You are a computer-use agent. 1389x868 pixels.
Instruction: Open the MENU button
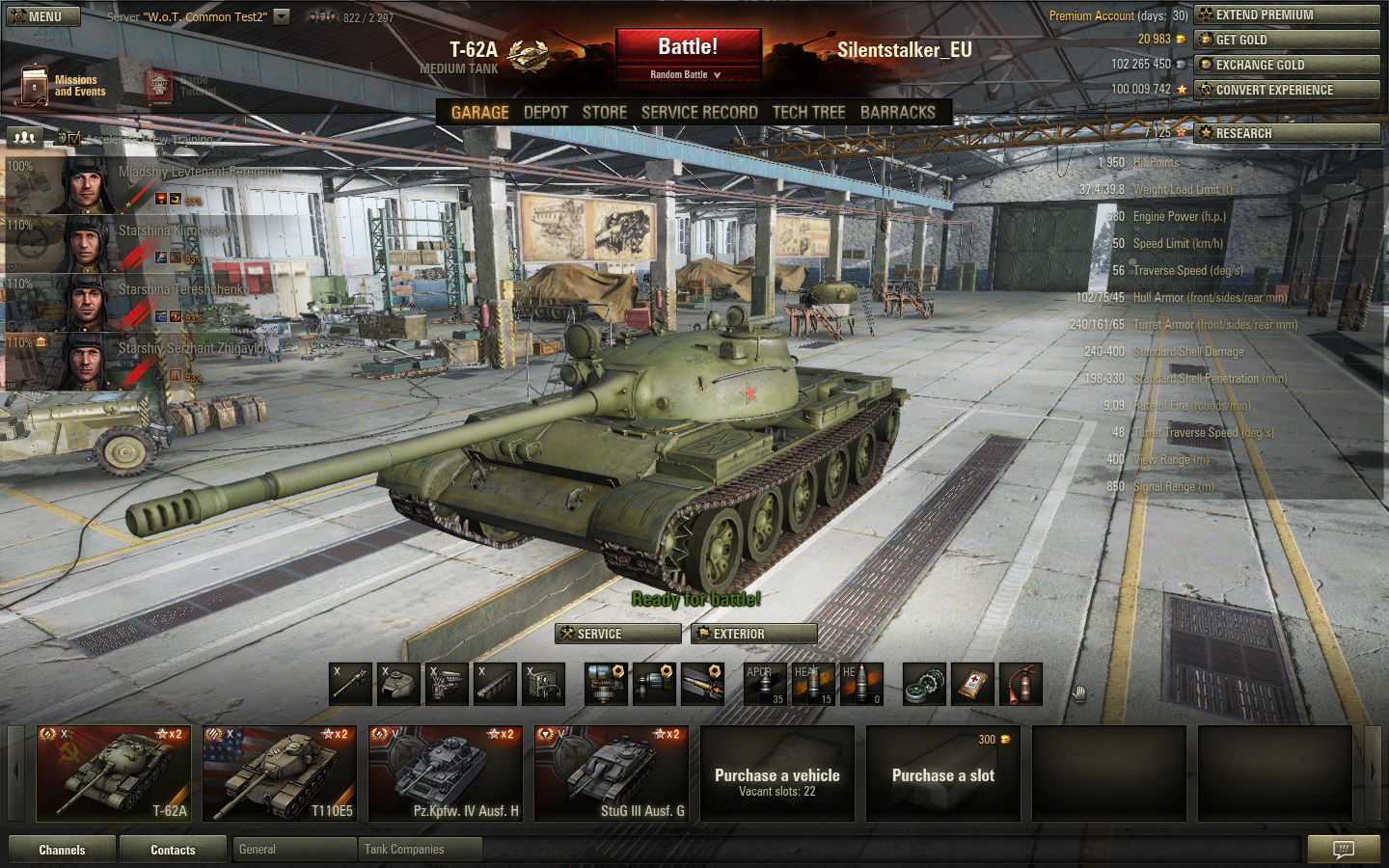pos(37,16)
